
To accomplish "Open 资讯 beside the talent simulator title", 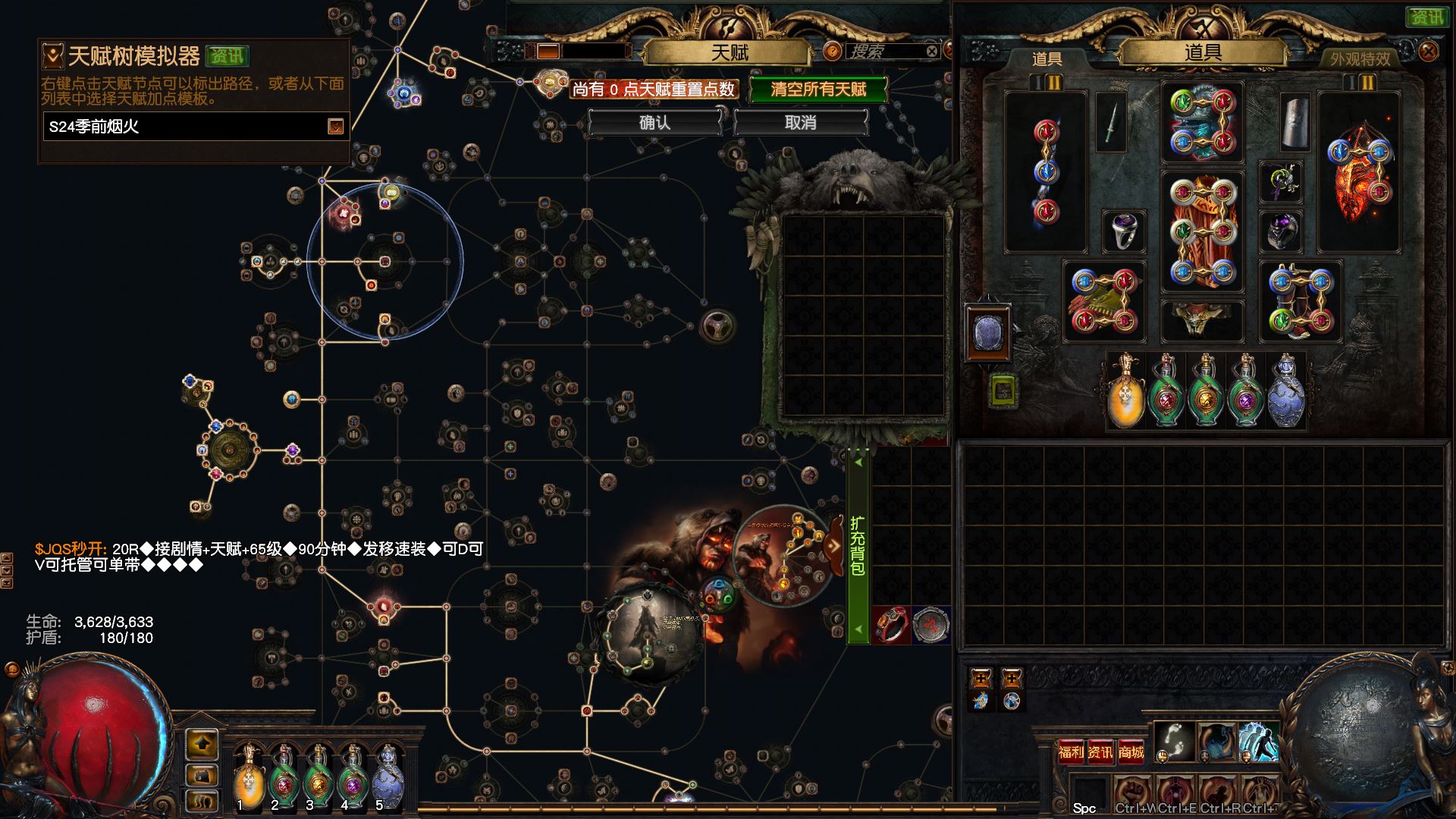I will [227, 56].
